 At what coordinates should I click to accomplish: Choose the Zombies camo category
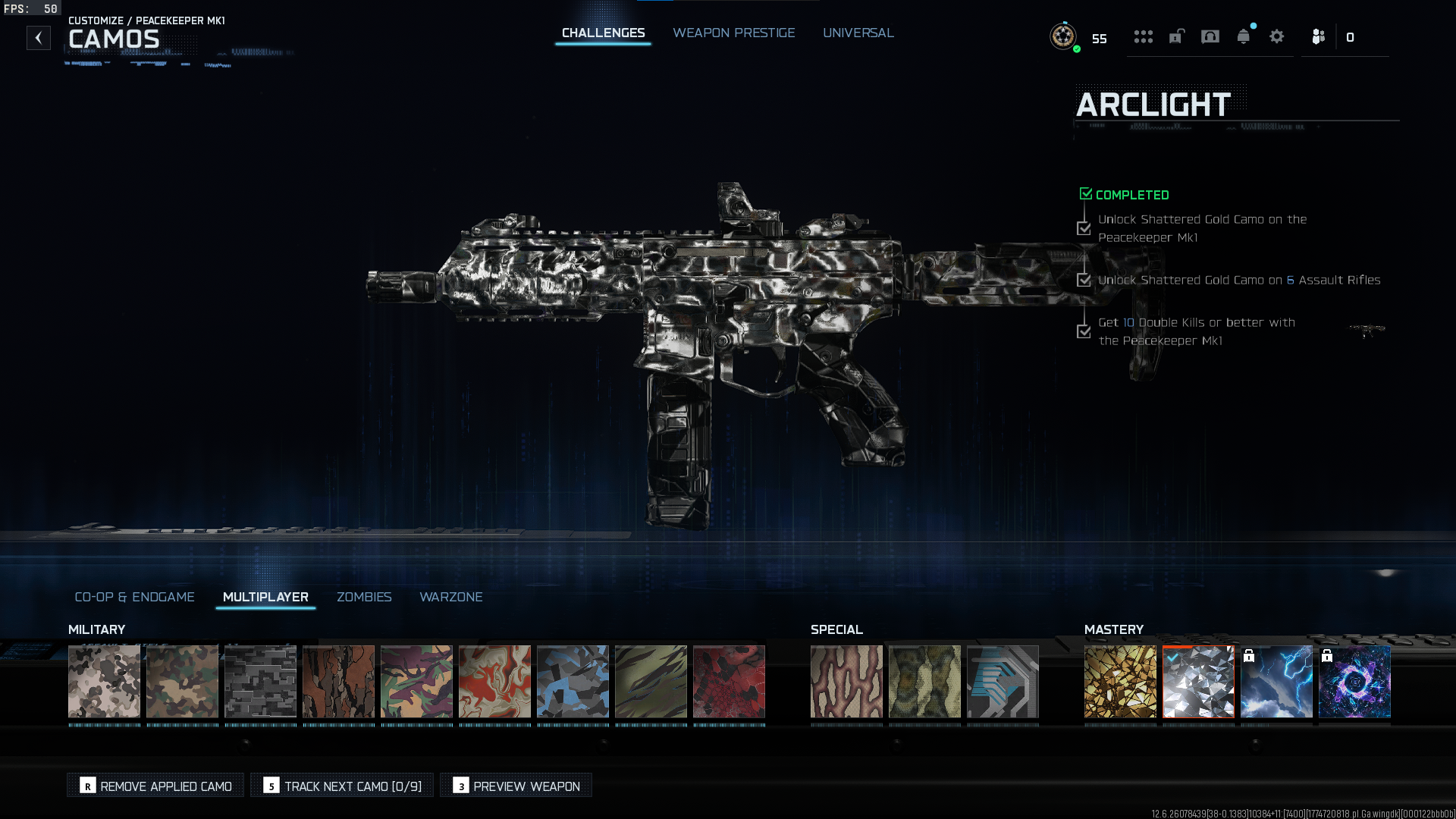(x=364, y=597)
